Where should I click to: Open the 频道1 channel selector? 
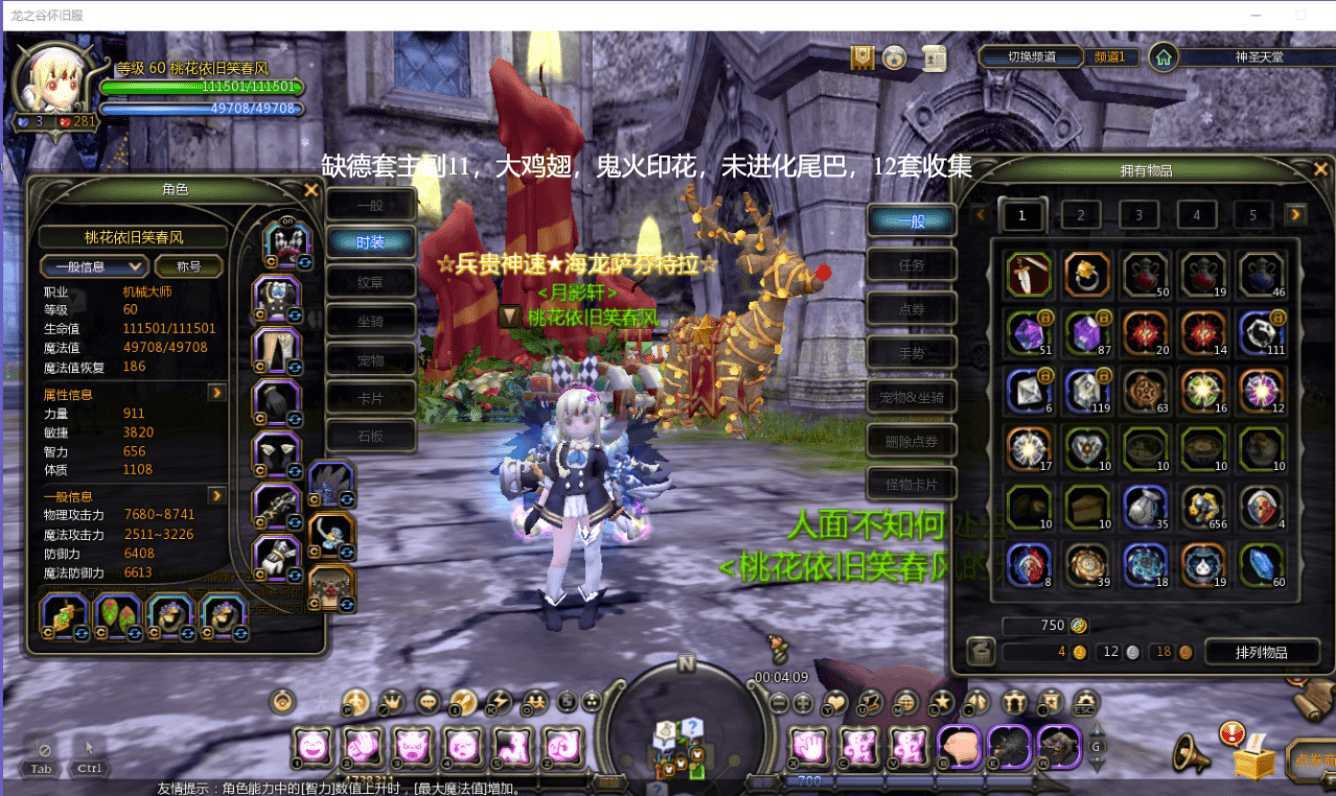point(1112,57)
